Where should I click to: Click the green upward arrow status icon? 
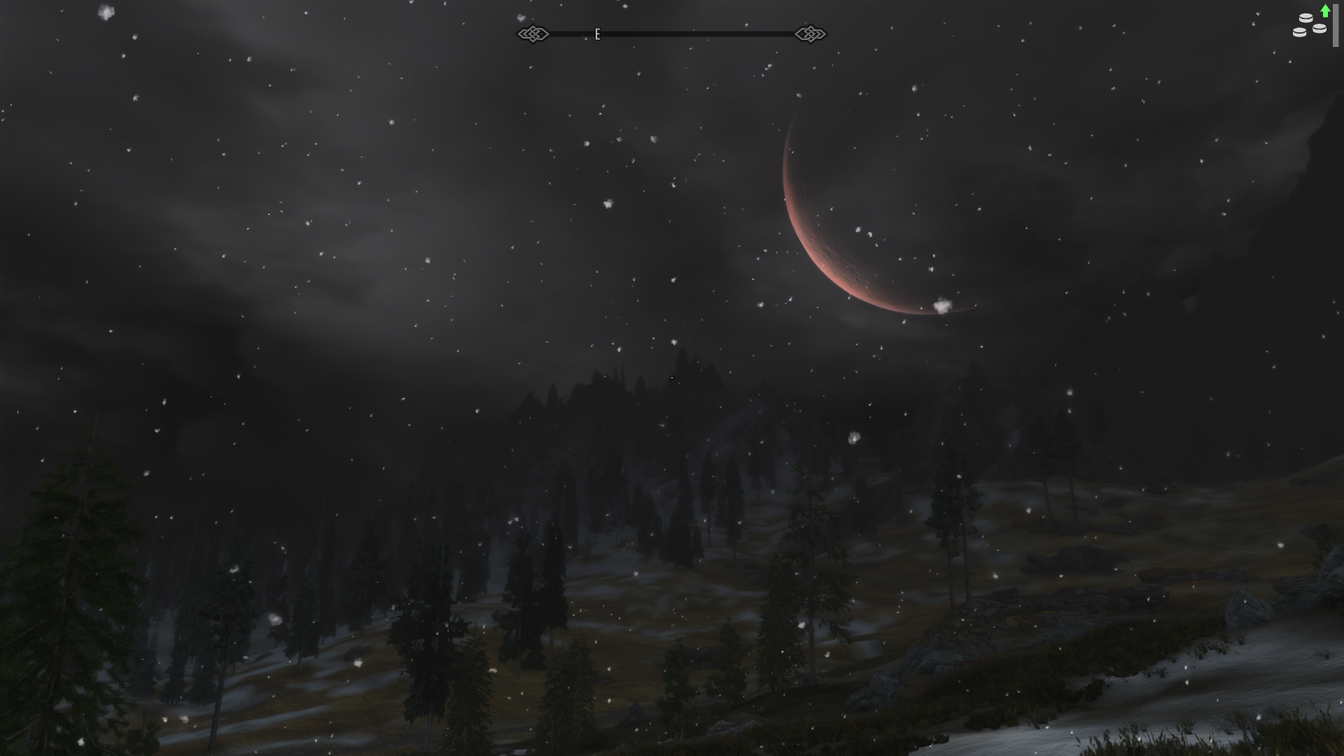1325,11
